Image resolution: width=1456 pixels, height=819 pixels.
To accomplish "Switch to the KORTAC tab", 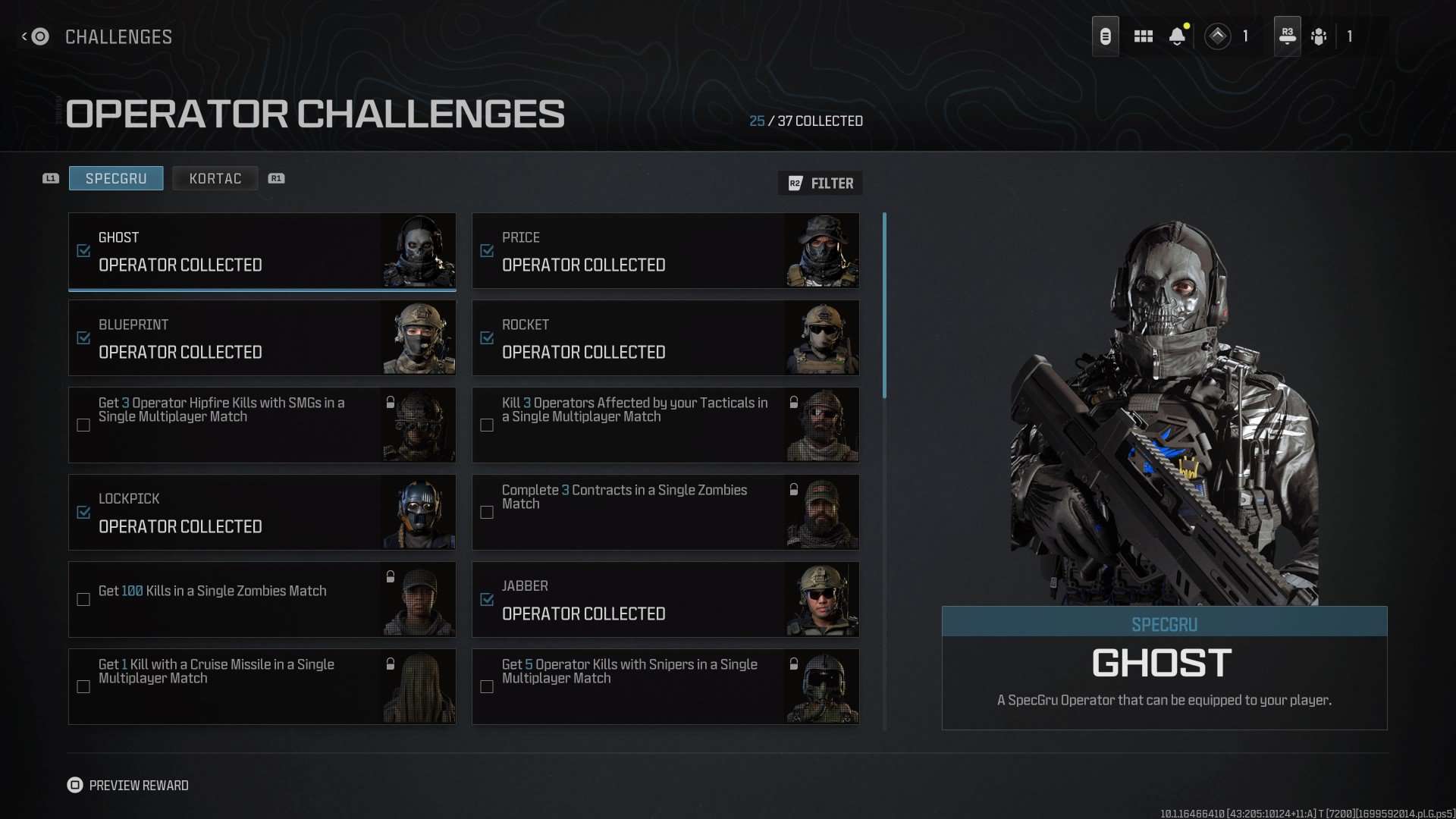I will click(215, 178).
